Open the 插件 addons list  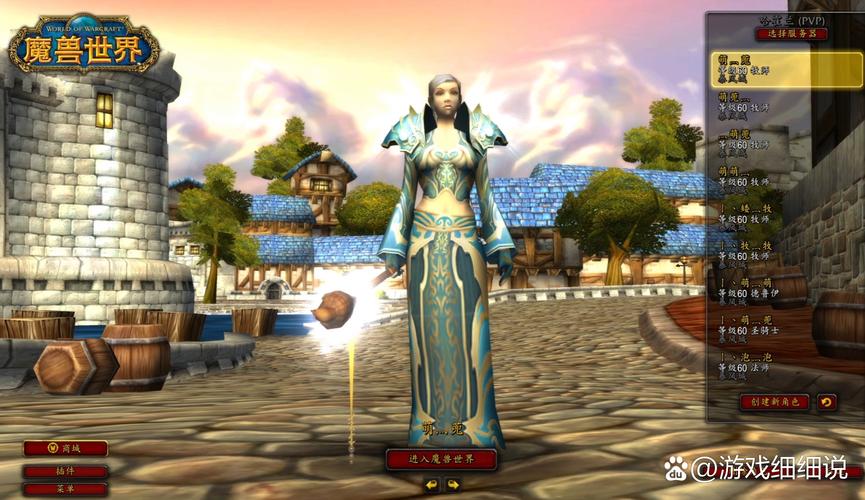65,471
